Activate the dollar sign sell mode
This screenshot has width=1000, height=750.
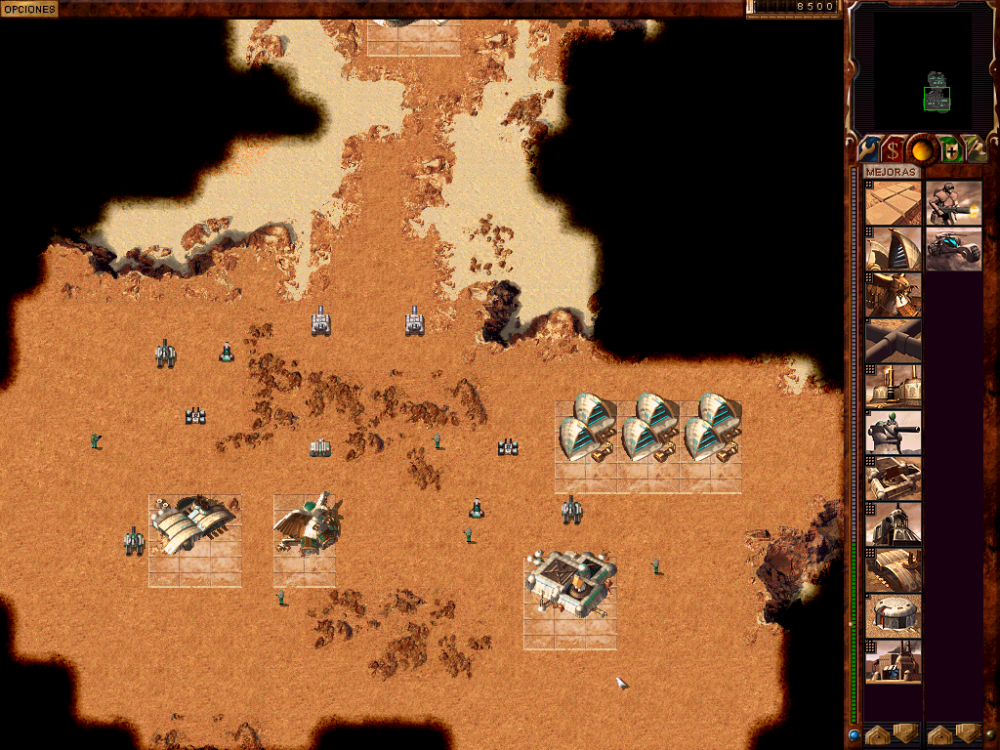tap(893, 150)
